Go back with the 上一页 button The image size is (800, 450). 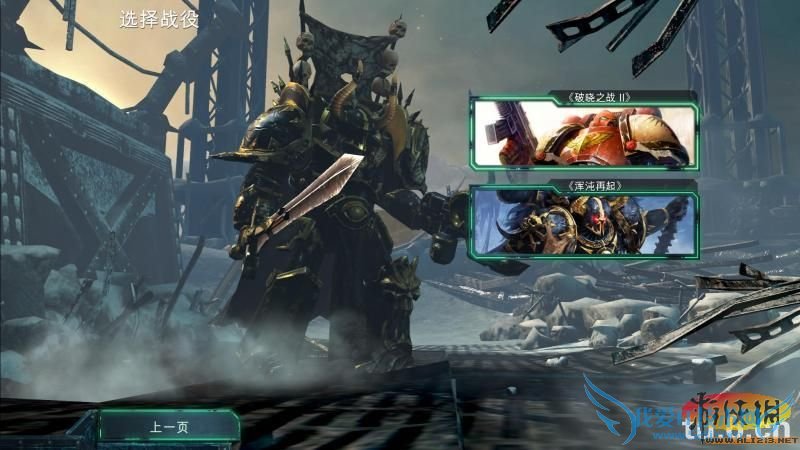pos(170,427)
